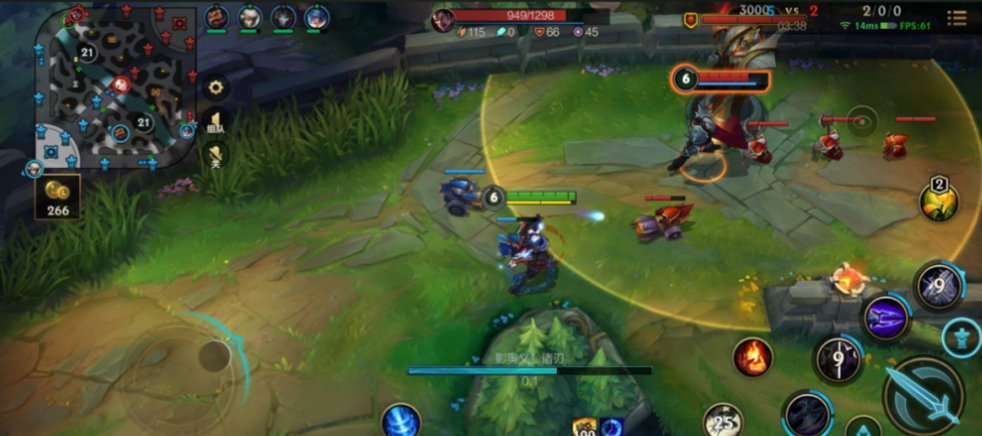Toggle the muted microphone button

coord(215,154)
